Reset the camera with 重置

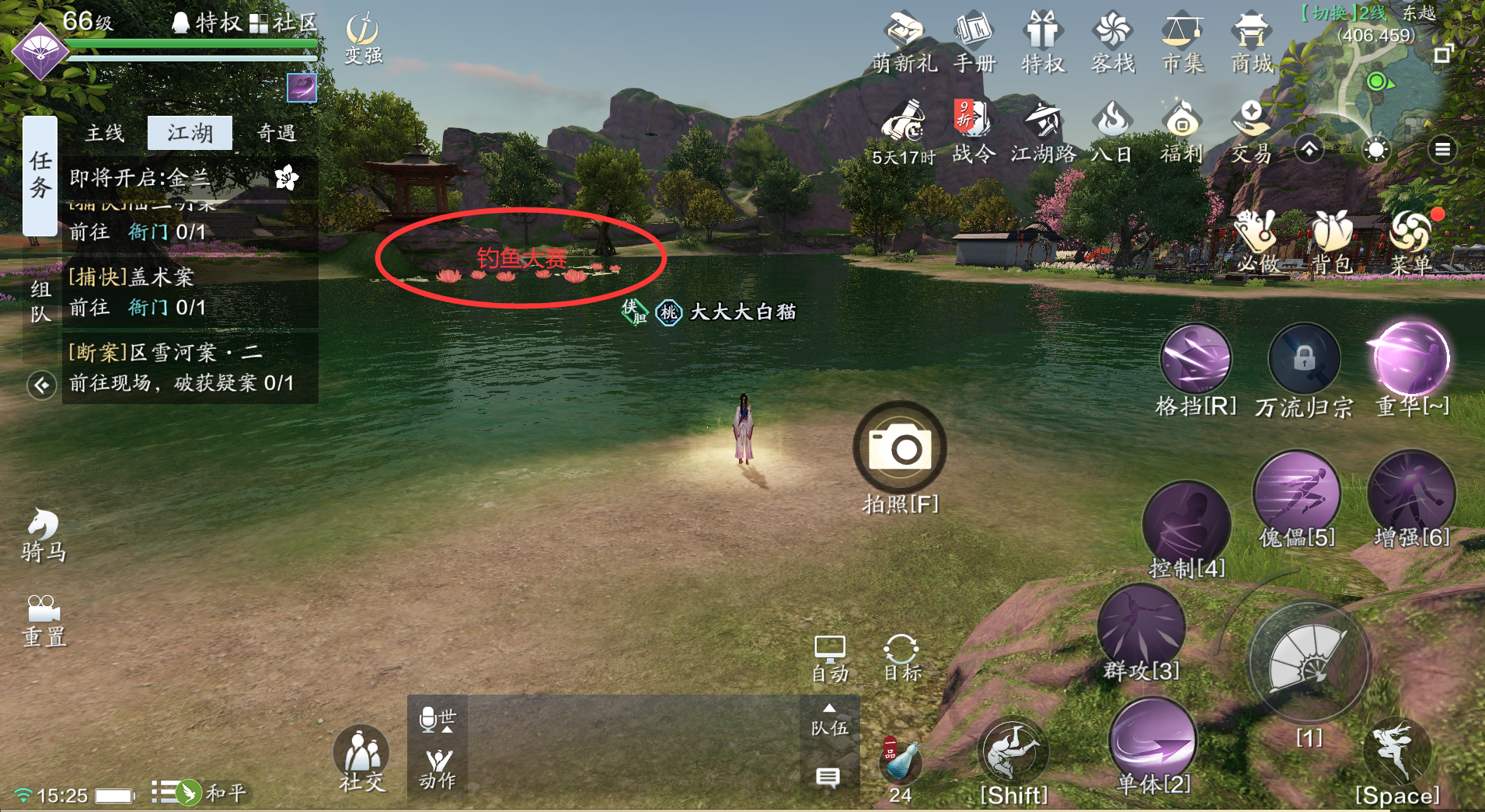(44, 620)
